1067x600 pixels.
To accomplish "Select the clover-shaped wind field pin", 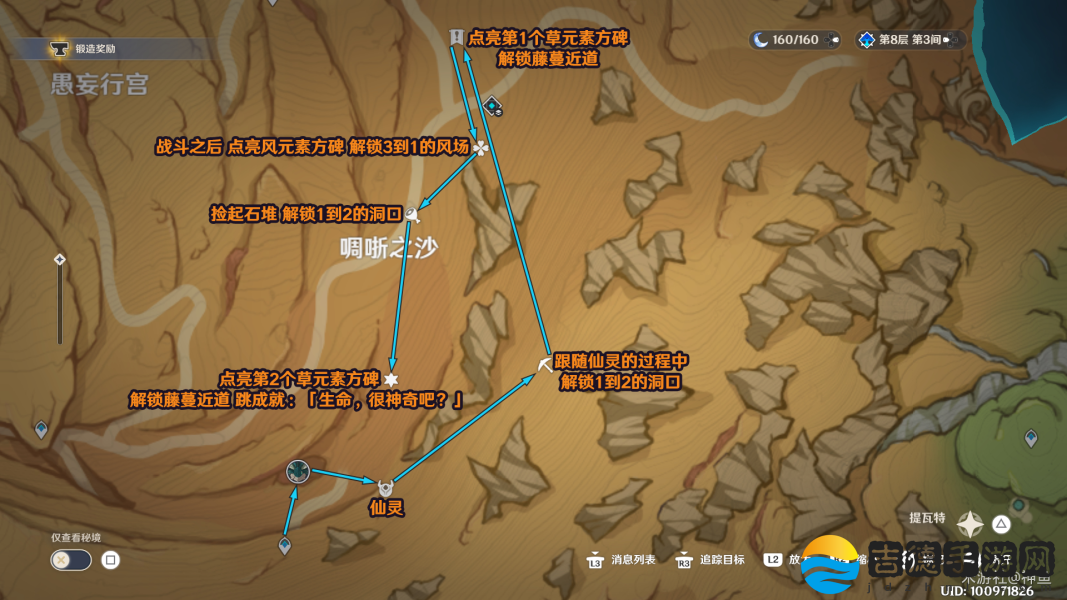I will click(481, 148).
